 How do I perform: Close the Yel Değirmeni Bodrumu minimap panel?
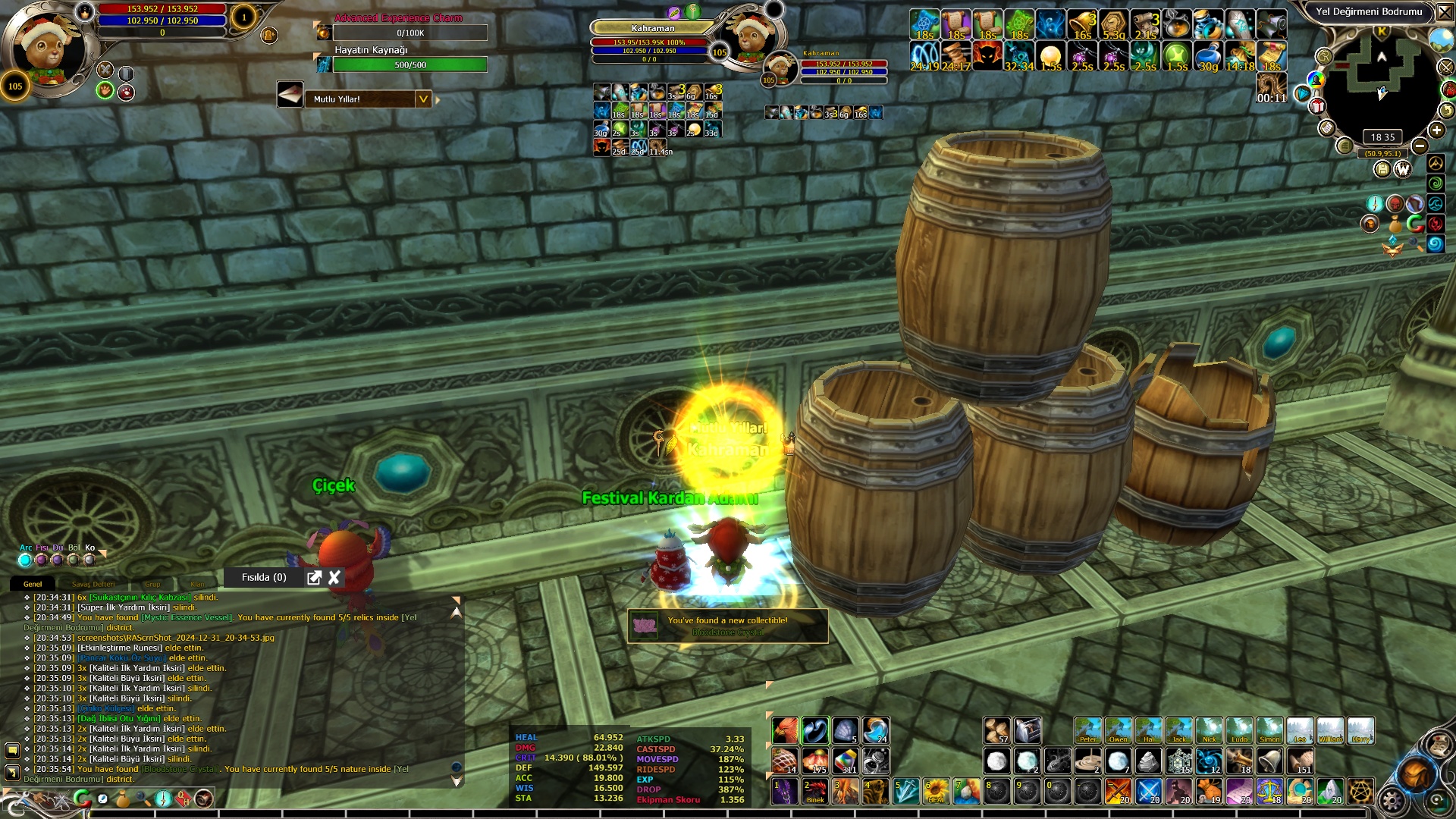coord(1443,12)
